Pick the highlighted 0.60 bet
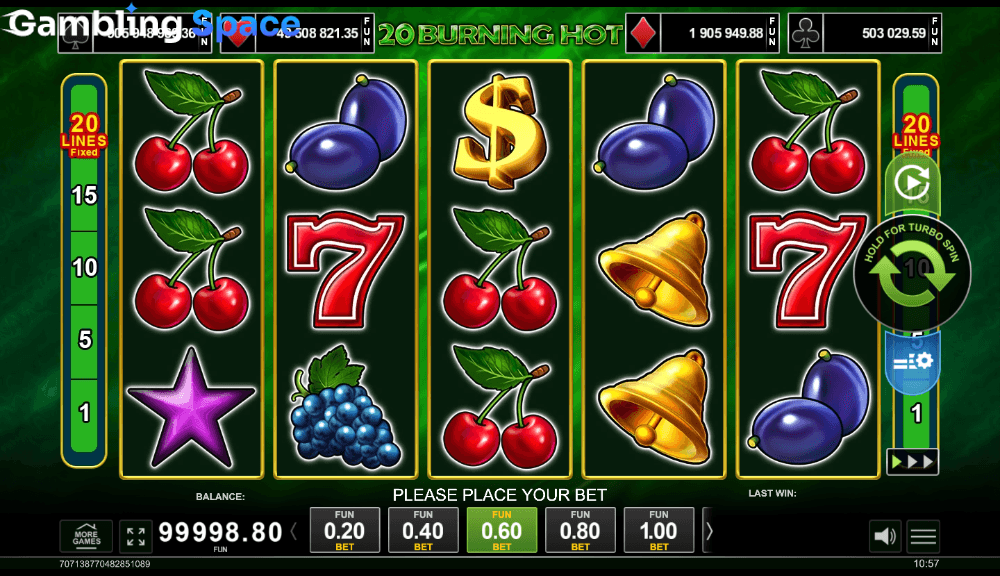The height and width of the screenshot is (576, 1000). coord(502,530)
